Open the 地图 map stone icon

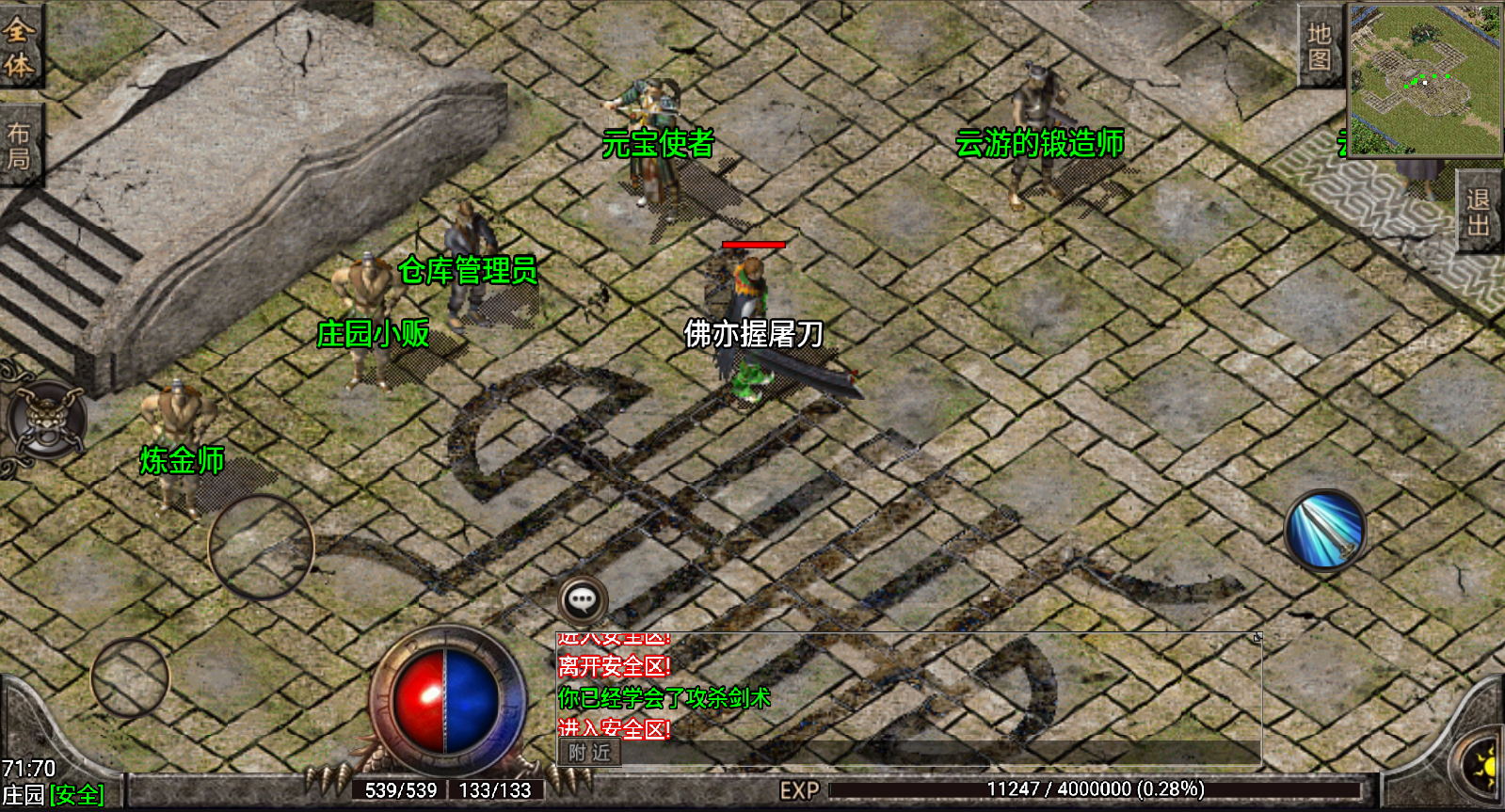1318,42
